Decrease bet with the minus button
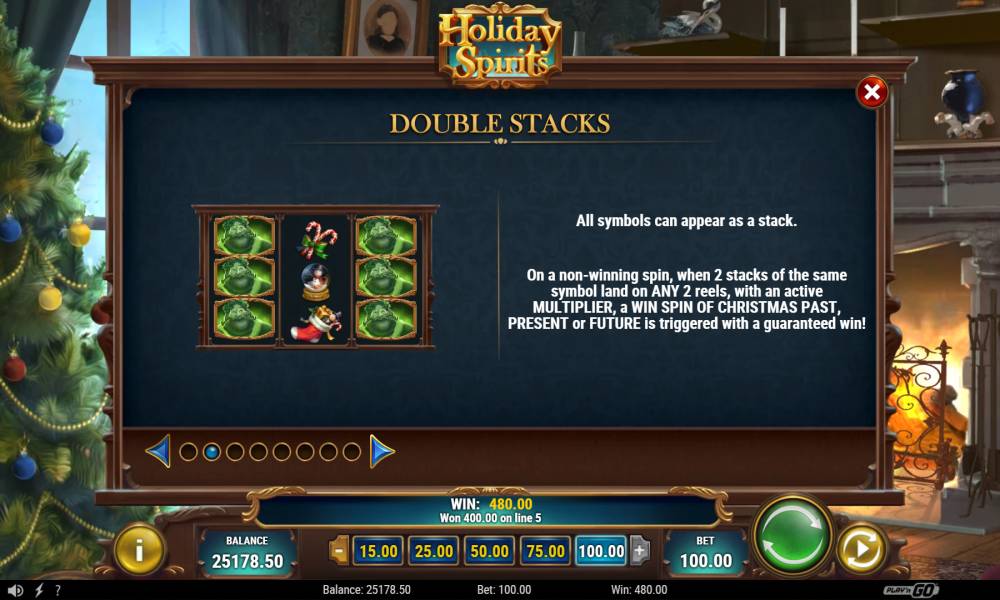 click(x=339, y=550)
